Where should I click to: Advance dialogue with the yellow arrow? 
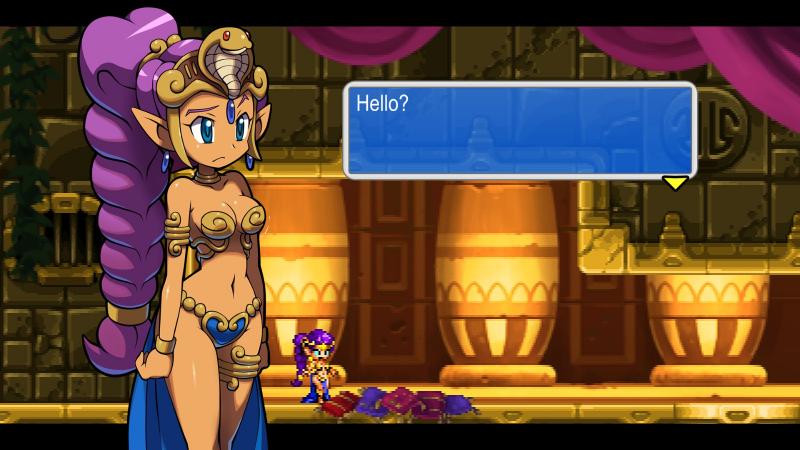tap(676, 183)
